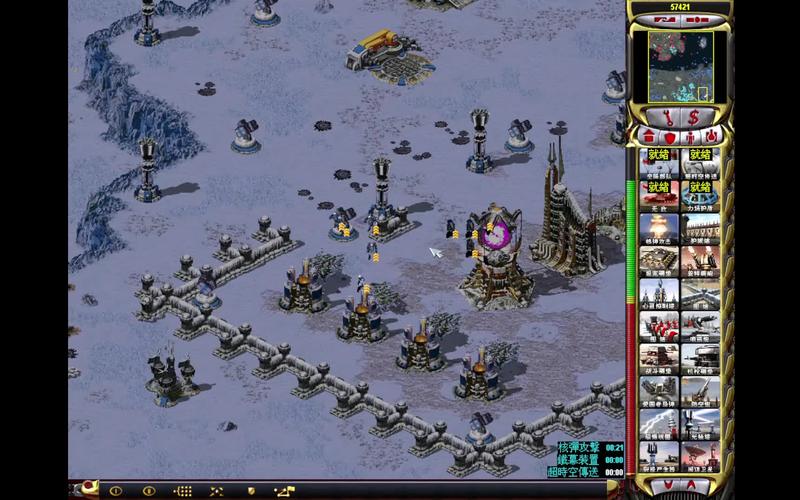Choose the battle bunker build icon
Viewport: 800px width, 500px height.
pos(658,364)
